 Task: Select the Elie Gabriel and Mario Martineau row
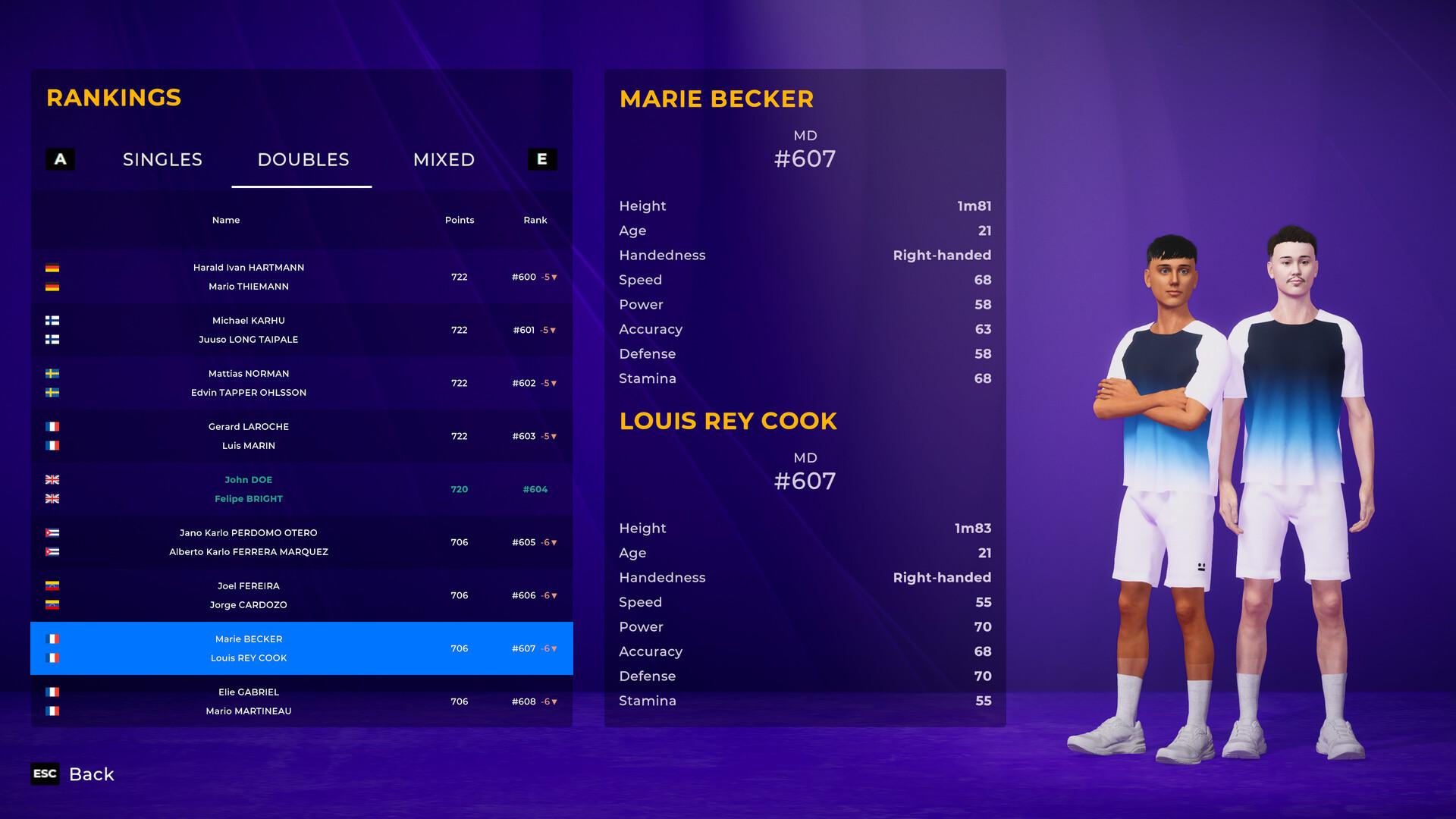point(301,701)
